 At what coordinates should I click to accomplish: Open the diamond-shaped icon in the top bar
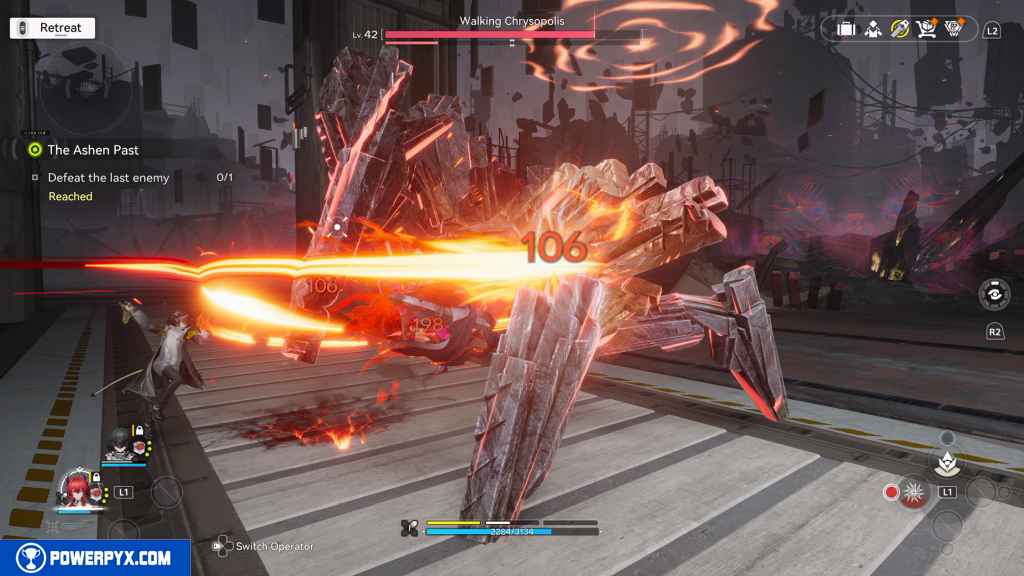[x=954, y=29]
